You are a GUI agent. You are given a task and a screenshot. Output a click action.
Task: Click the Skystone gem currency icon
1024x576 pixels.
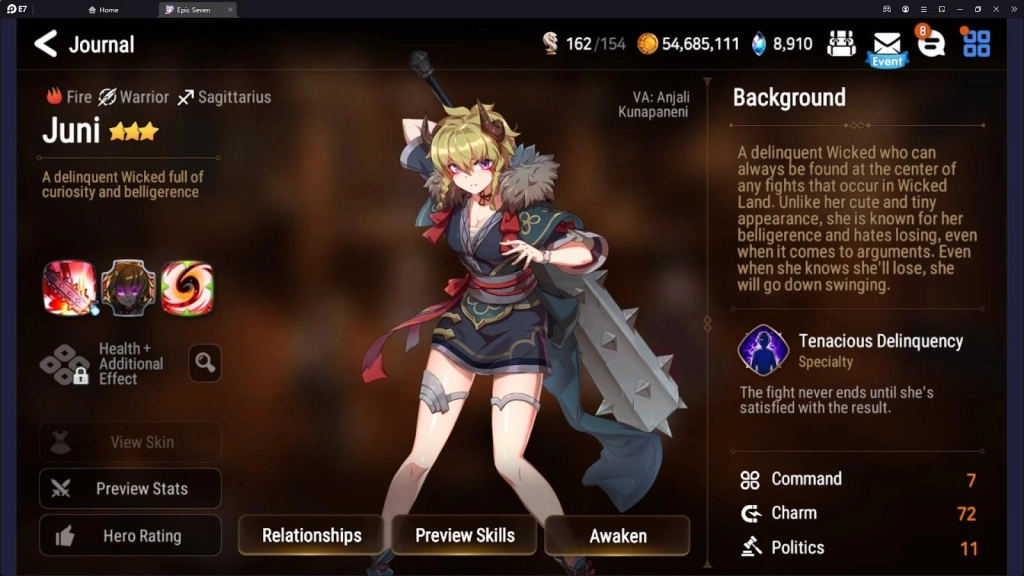759,44
